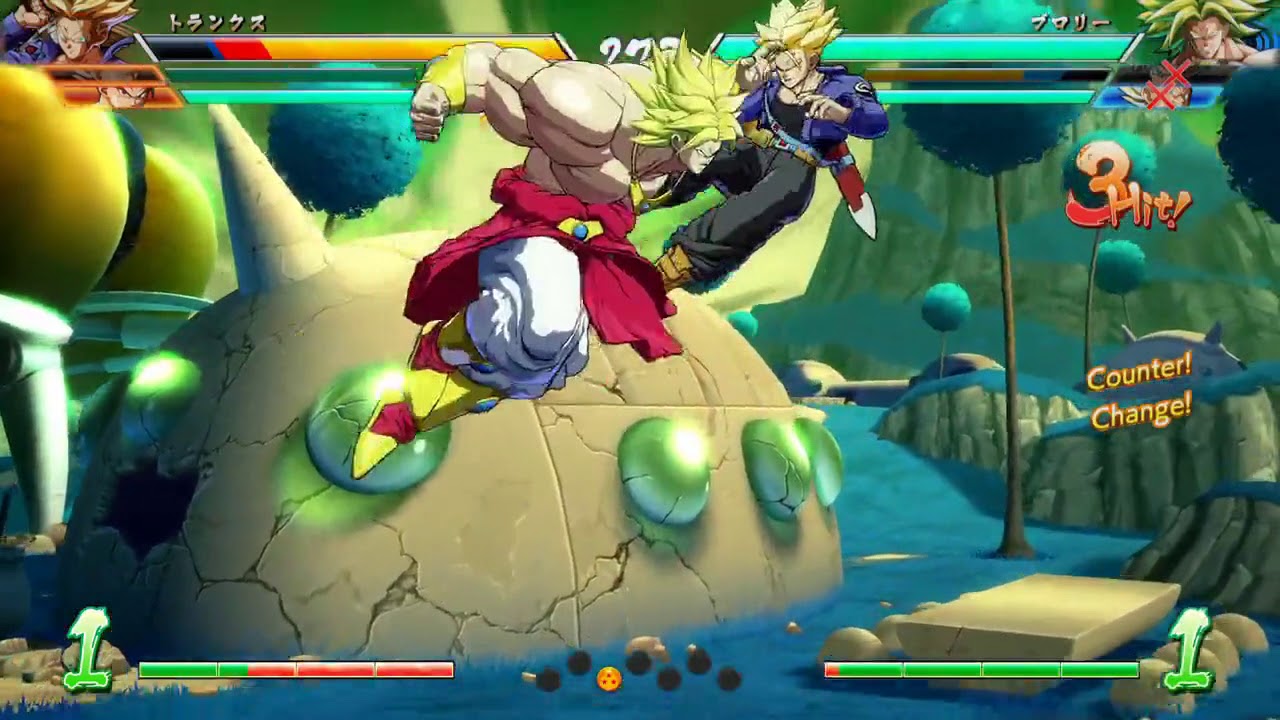Click the defeated Goku portrait with red X
1280x720 pixels.
[1176, 72]
